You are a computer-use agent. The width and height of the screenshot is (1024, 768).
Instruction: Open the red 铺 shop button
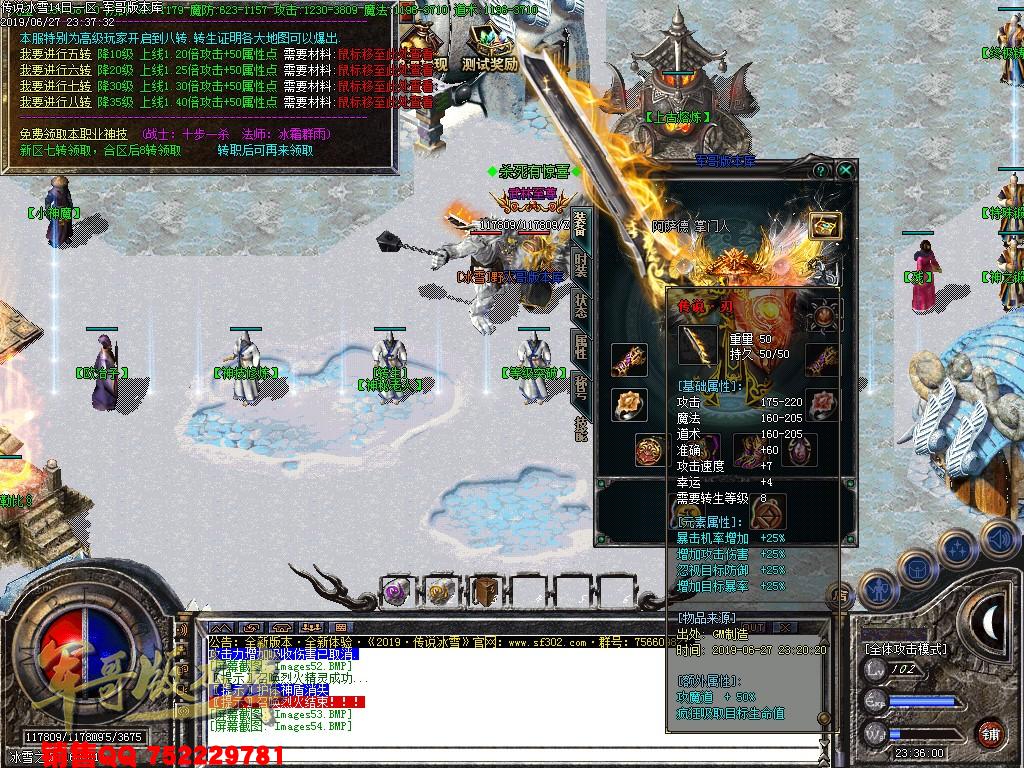[x=990, y=733]
